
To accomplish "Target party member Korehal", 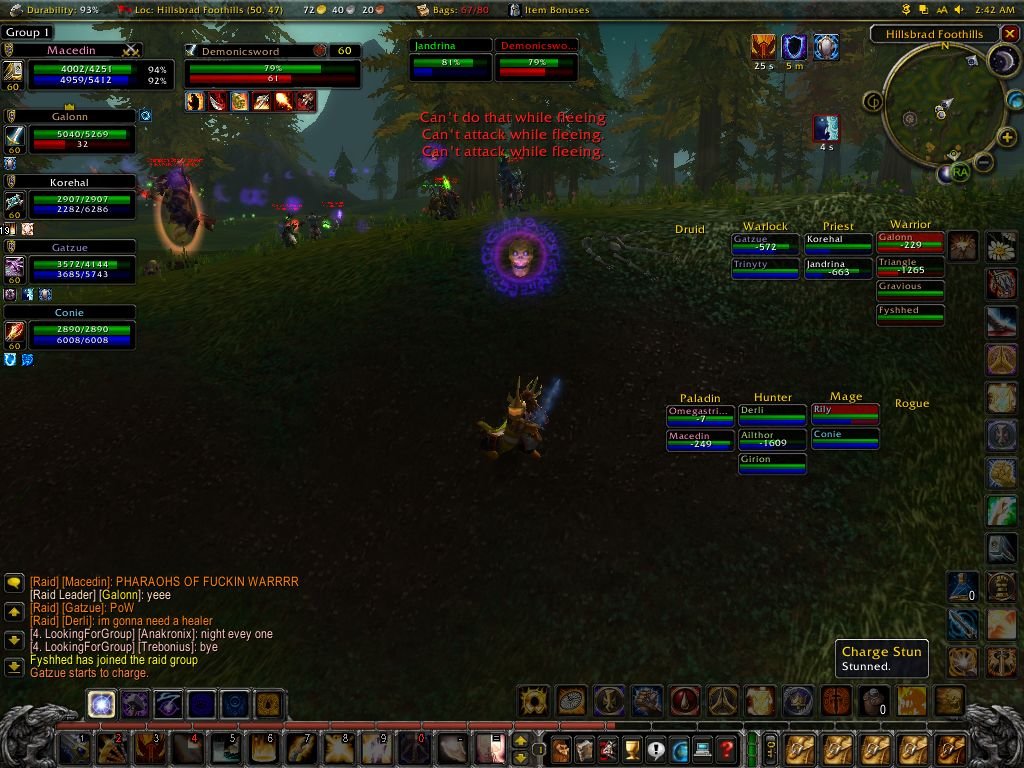I will pos(82,203).
